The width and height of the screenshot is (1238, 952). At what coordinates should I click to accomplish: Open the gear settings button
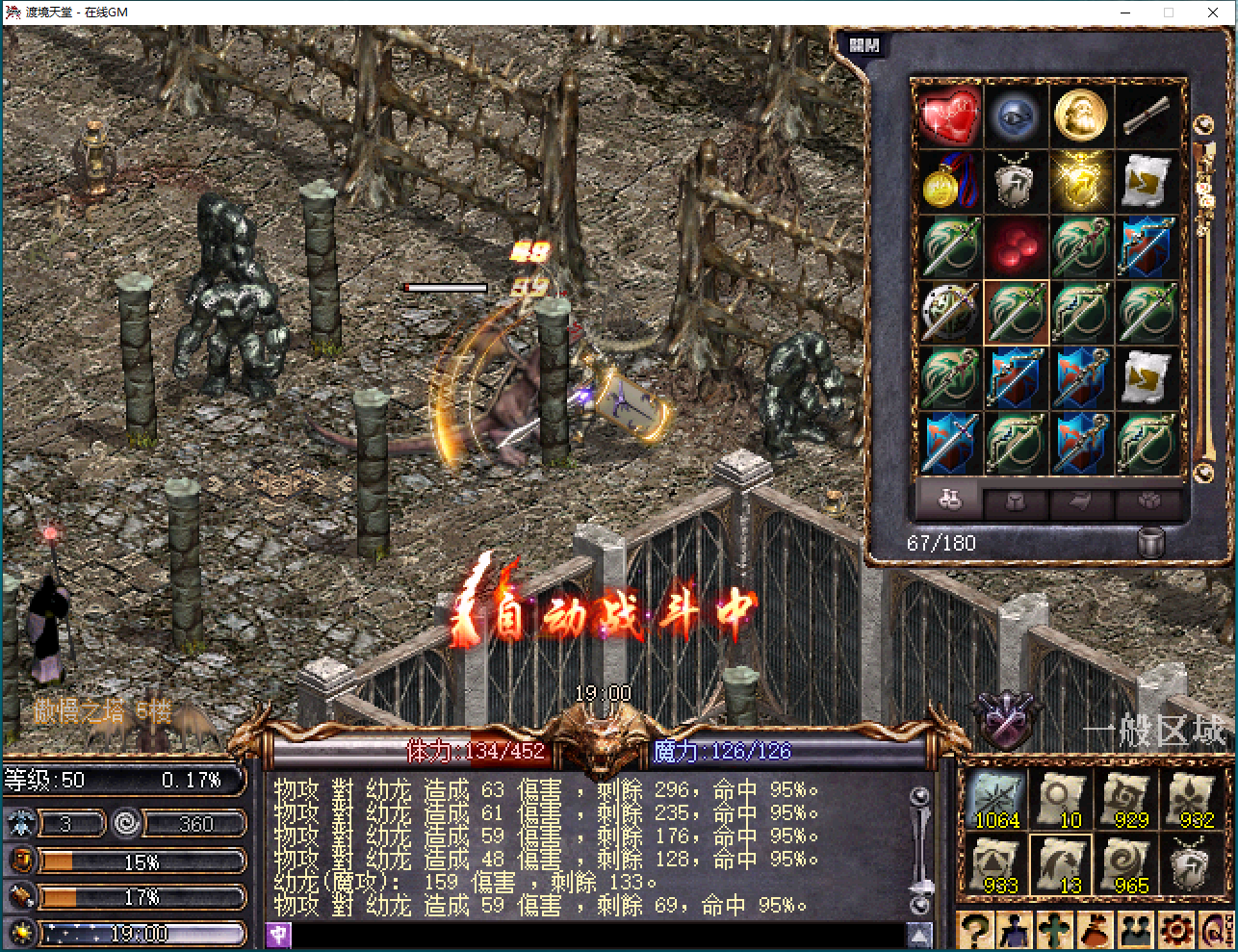(x=1175, y=931)
